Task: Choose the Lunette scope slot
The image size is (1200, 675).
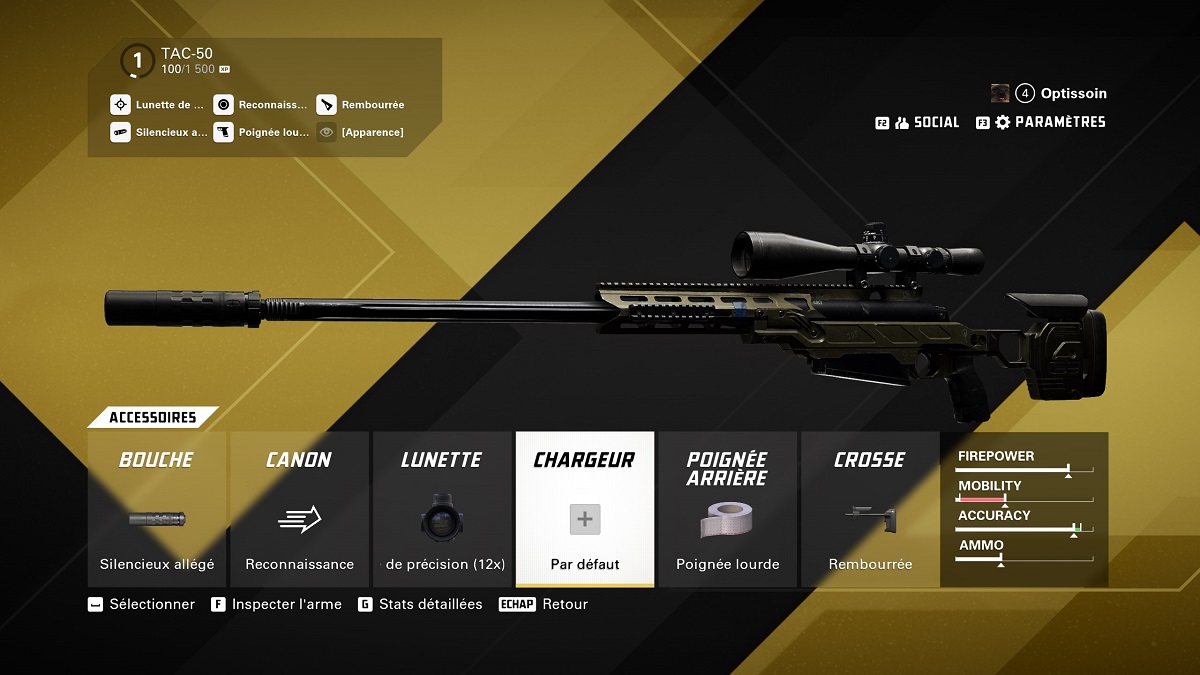Action: click(x=441, y=509)
